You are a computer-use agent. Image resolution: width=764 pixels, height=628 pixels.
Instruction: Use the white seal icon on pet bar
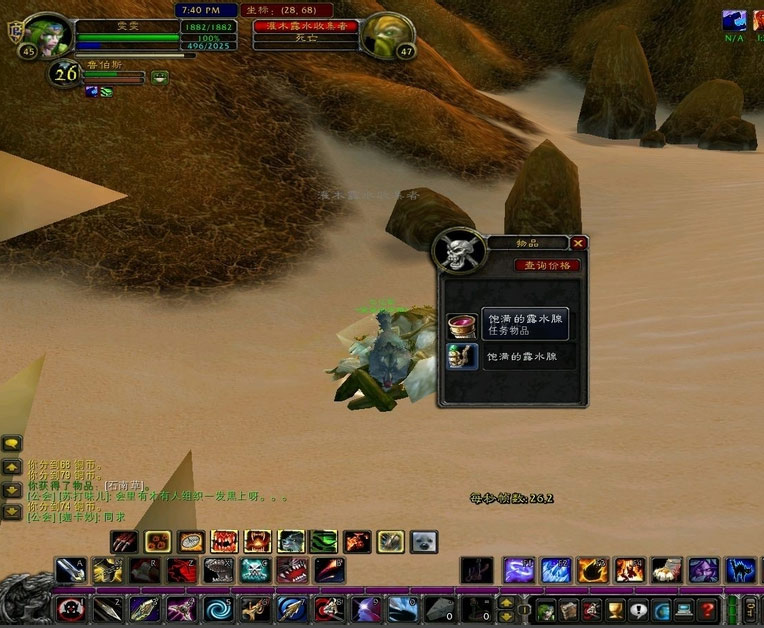(x=424, y=542)
